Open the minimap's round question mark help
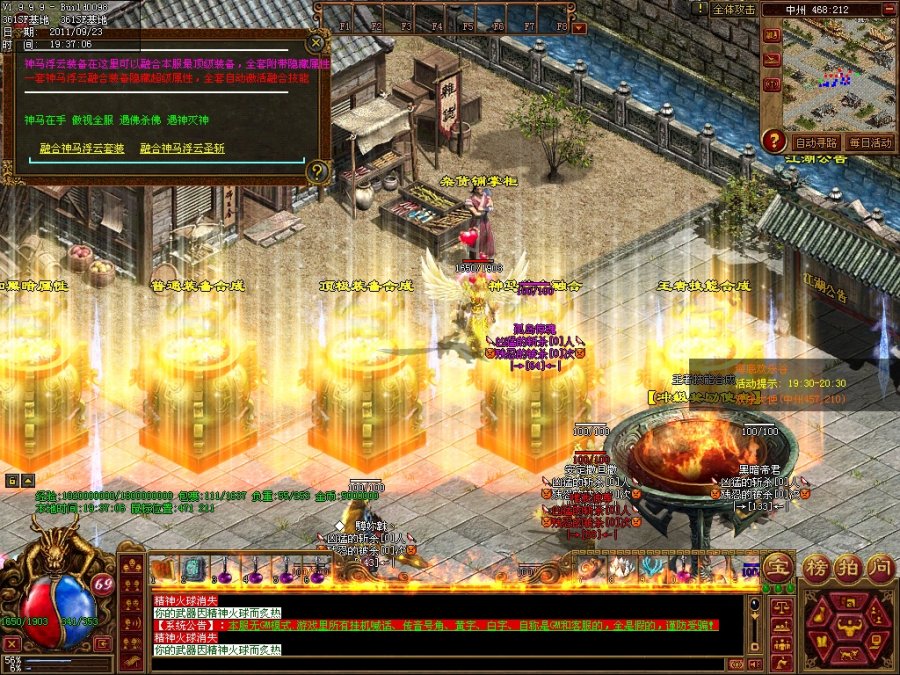The image size is (900, 675). 773,141
